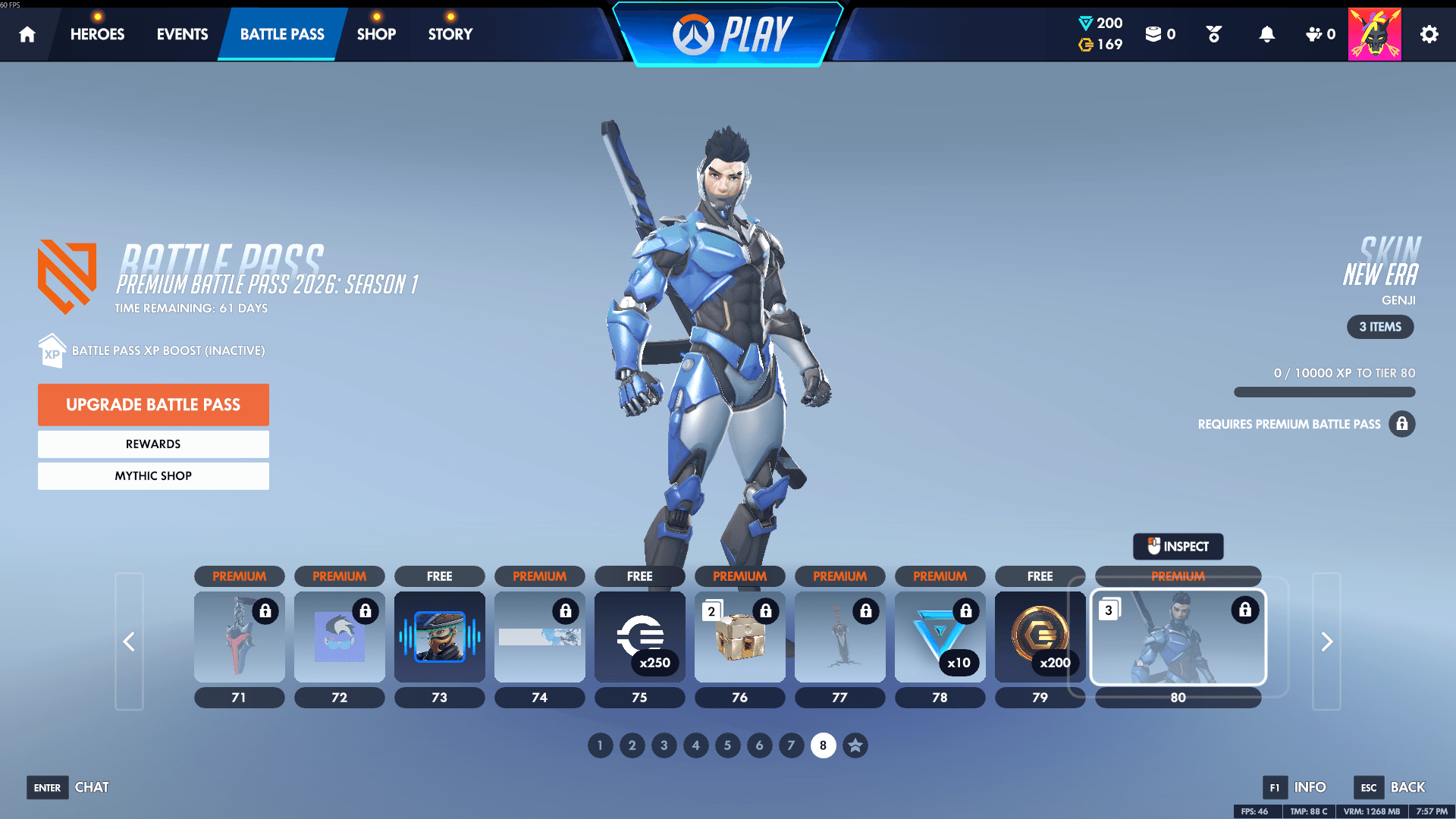Click the lock beside Requires Premium Battle Pass

coord(1402,424)
